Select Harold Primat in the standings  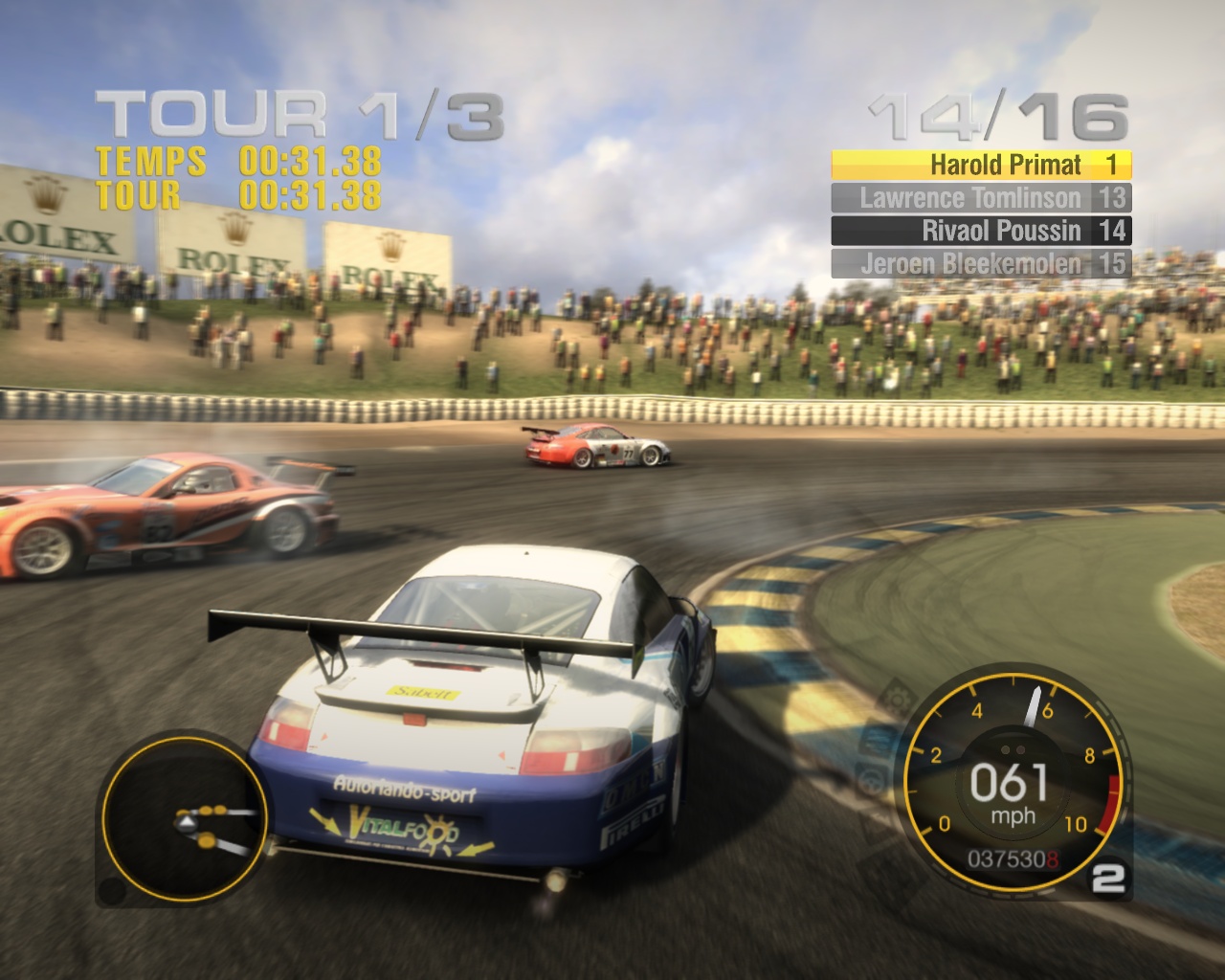[981, 165]
